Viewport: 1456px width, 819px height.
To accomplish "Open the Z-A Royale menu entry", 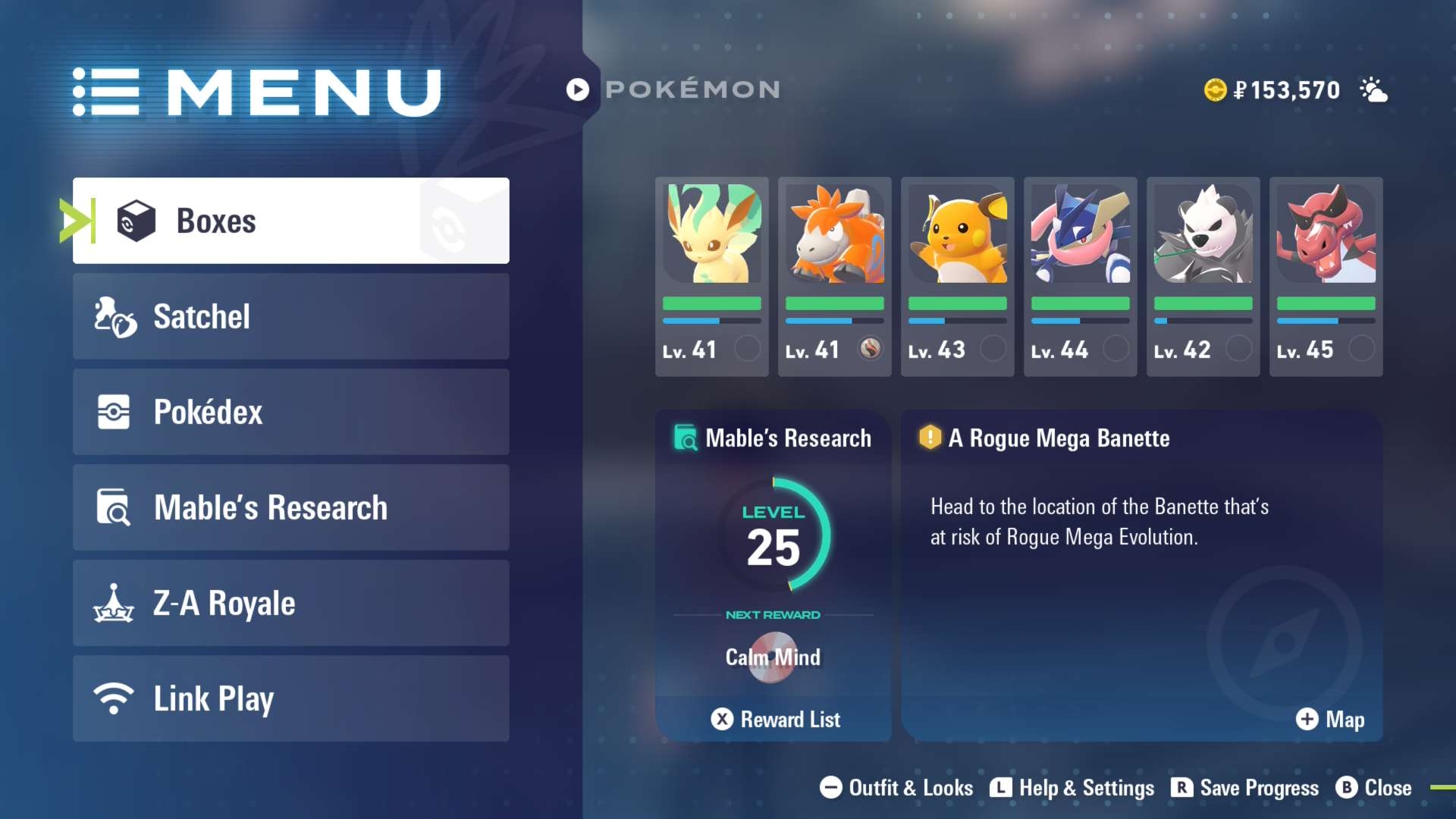I will click(290, 603).
